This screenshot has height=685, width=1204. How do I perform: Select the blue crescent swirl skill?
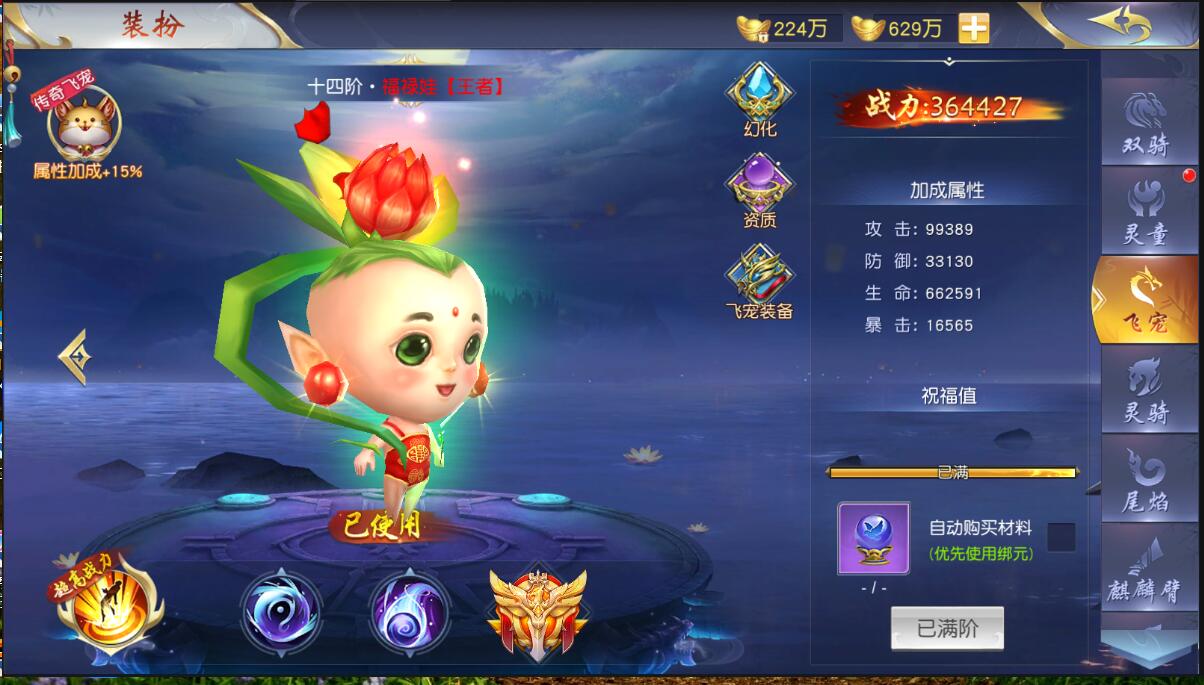pos(281,611)
